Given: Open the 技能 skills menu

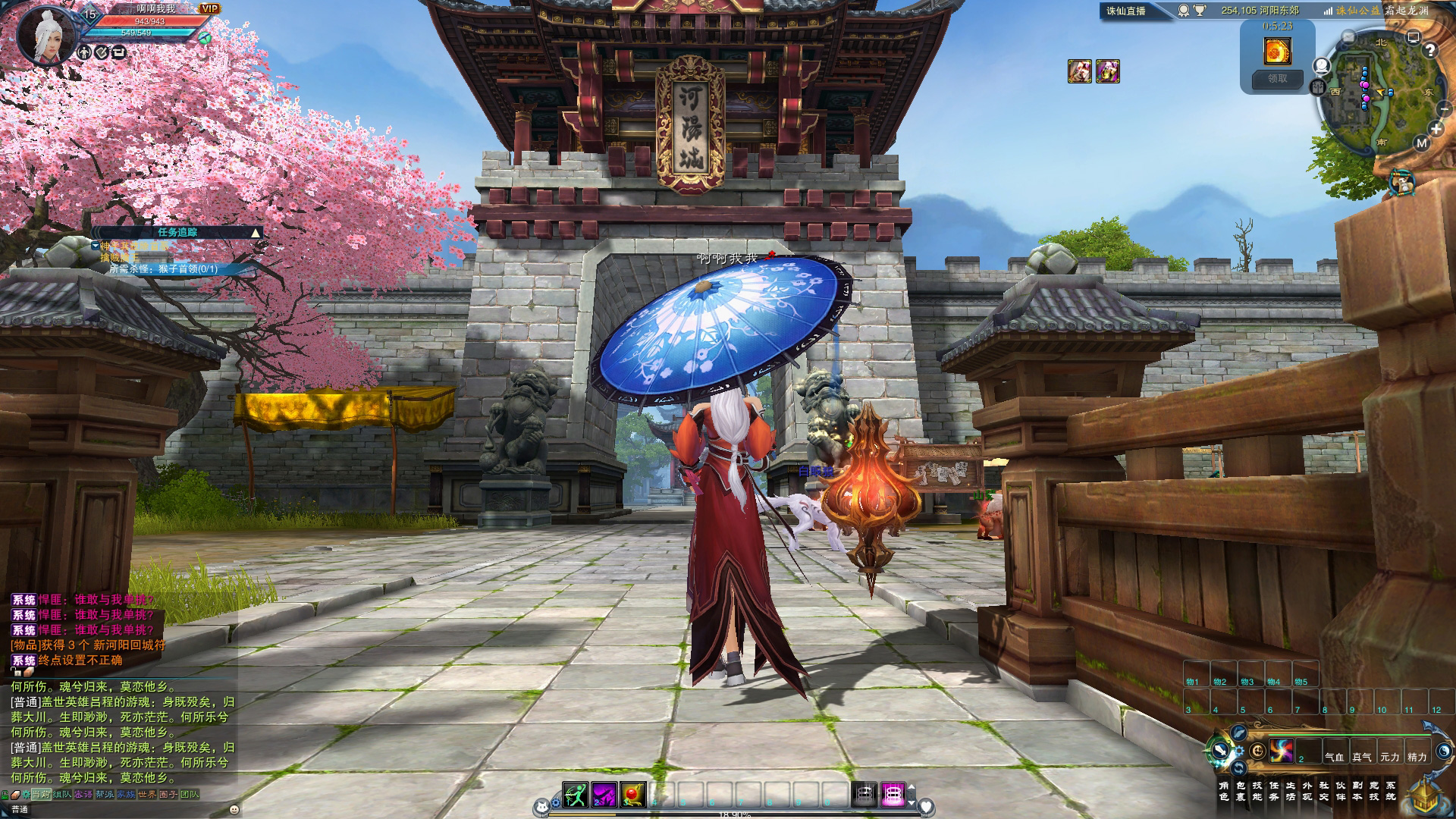Looking at the screenshot, I should pyautogui.click(x=1257, y=791).
